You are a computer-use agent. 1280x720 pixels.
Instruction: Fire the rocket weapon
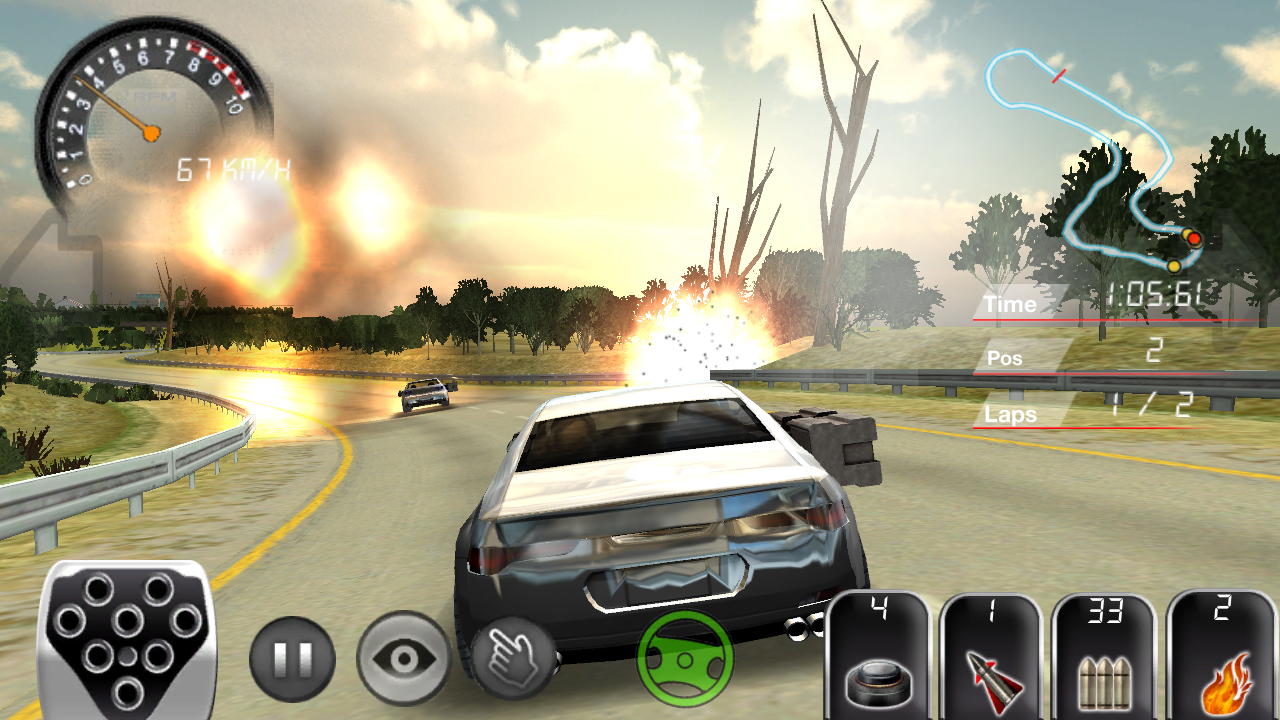pos(992,657)
